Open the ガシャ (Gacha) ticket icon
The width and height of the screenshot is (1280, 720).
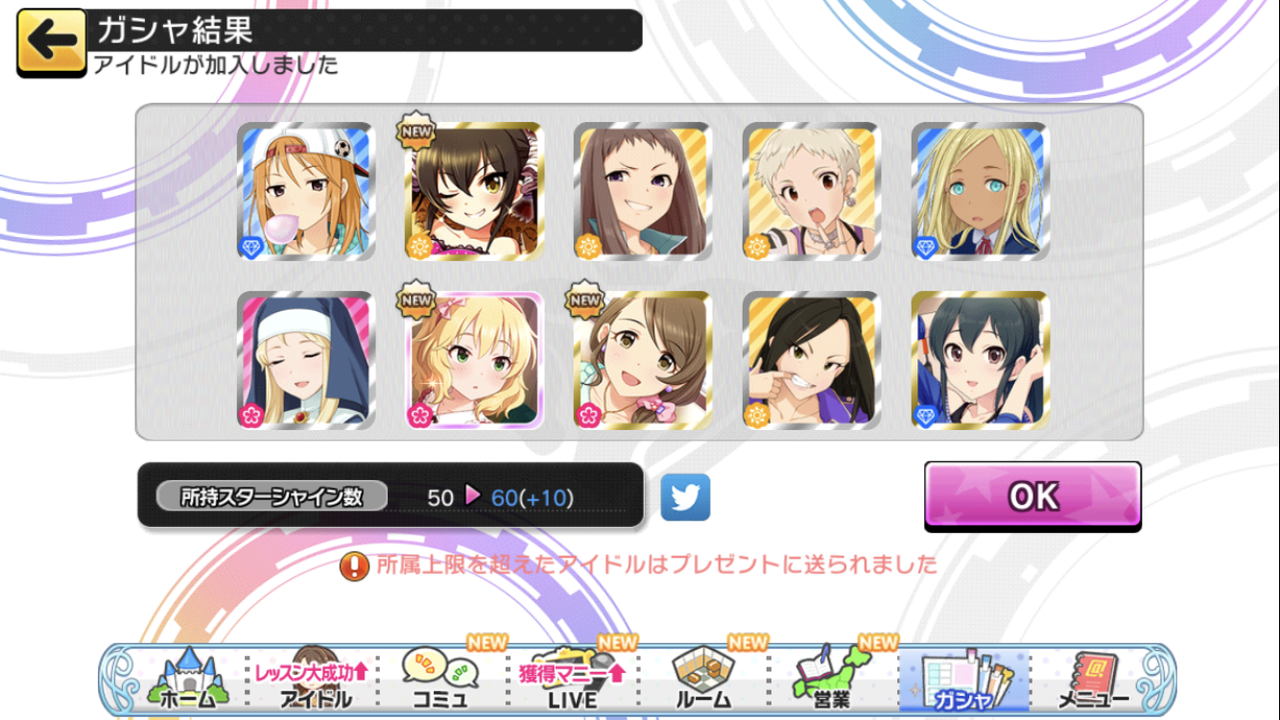(x=966, y=678)
